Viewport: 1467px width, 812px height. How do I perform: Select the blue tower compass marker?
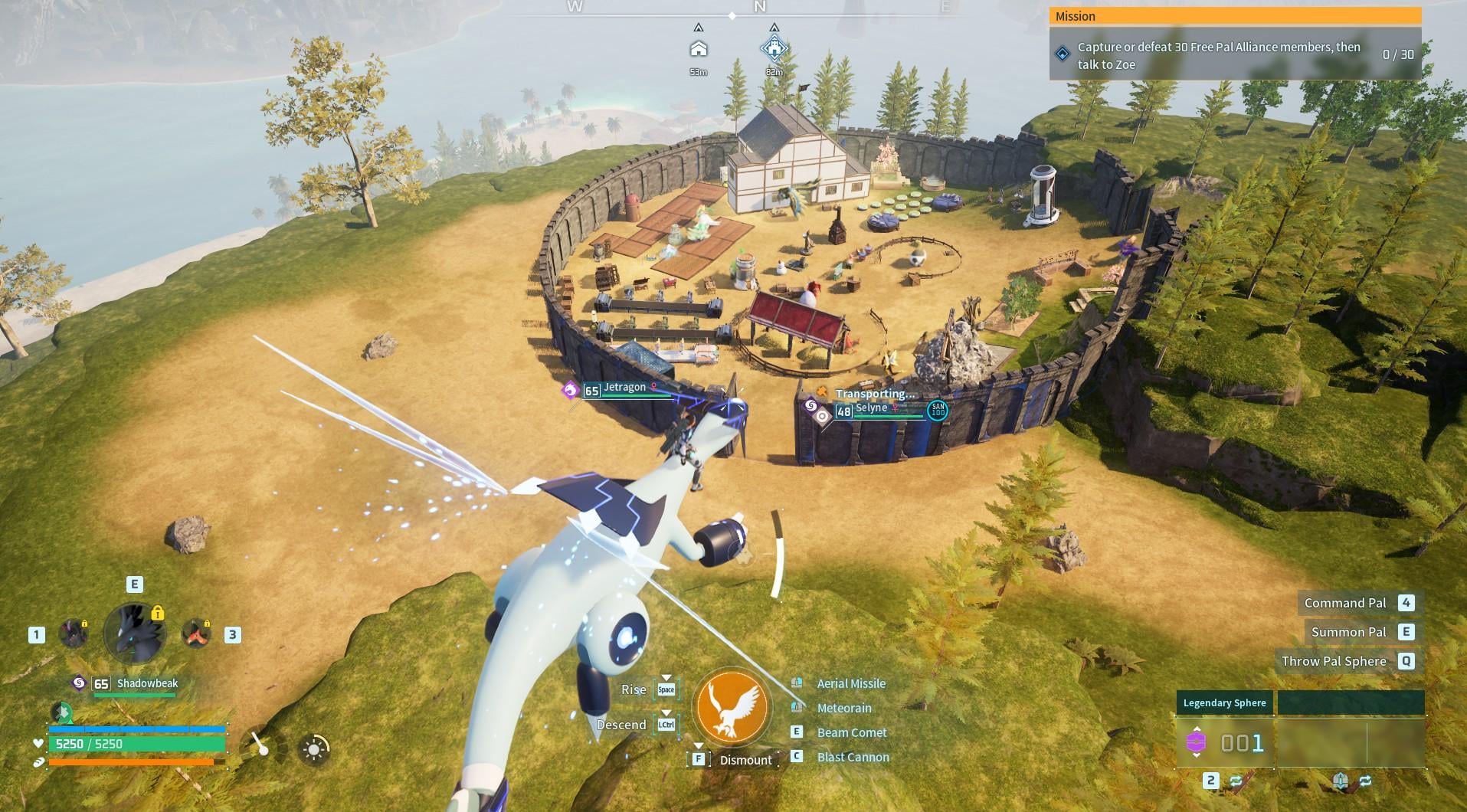pyautogui.click(x=774, y=49)
